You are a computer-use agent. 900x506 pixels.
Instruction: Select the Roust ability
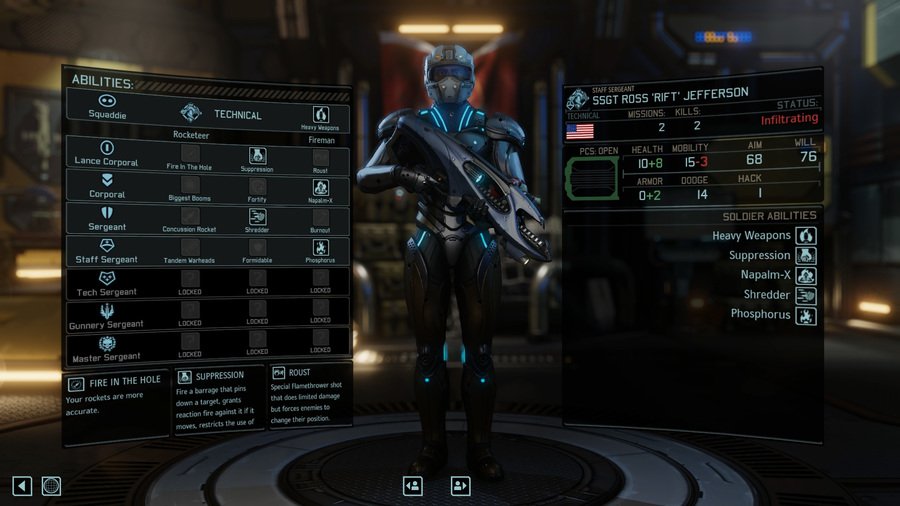click(321, 155)
